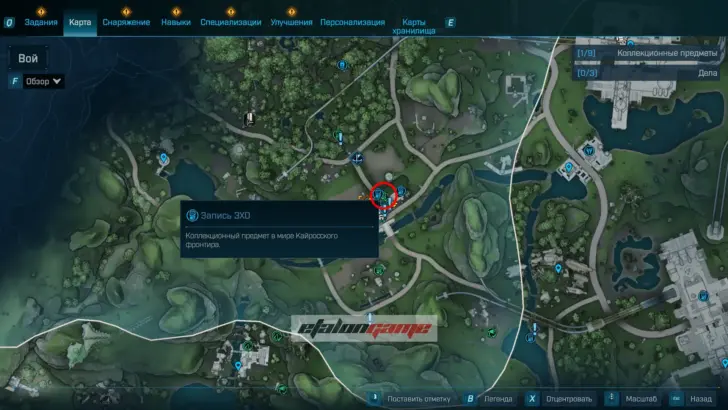Open the Персонализация tab

(354, 21)
